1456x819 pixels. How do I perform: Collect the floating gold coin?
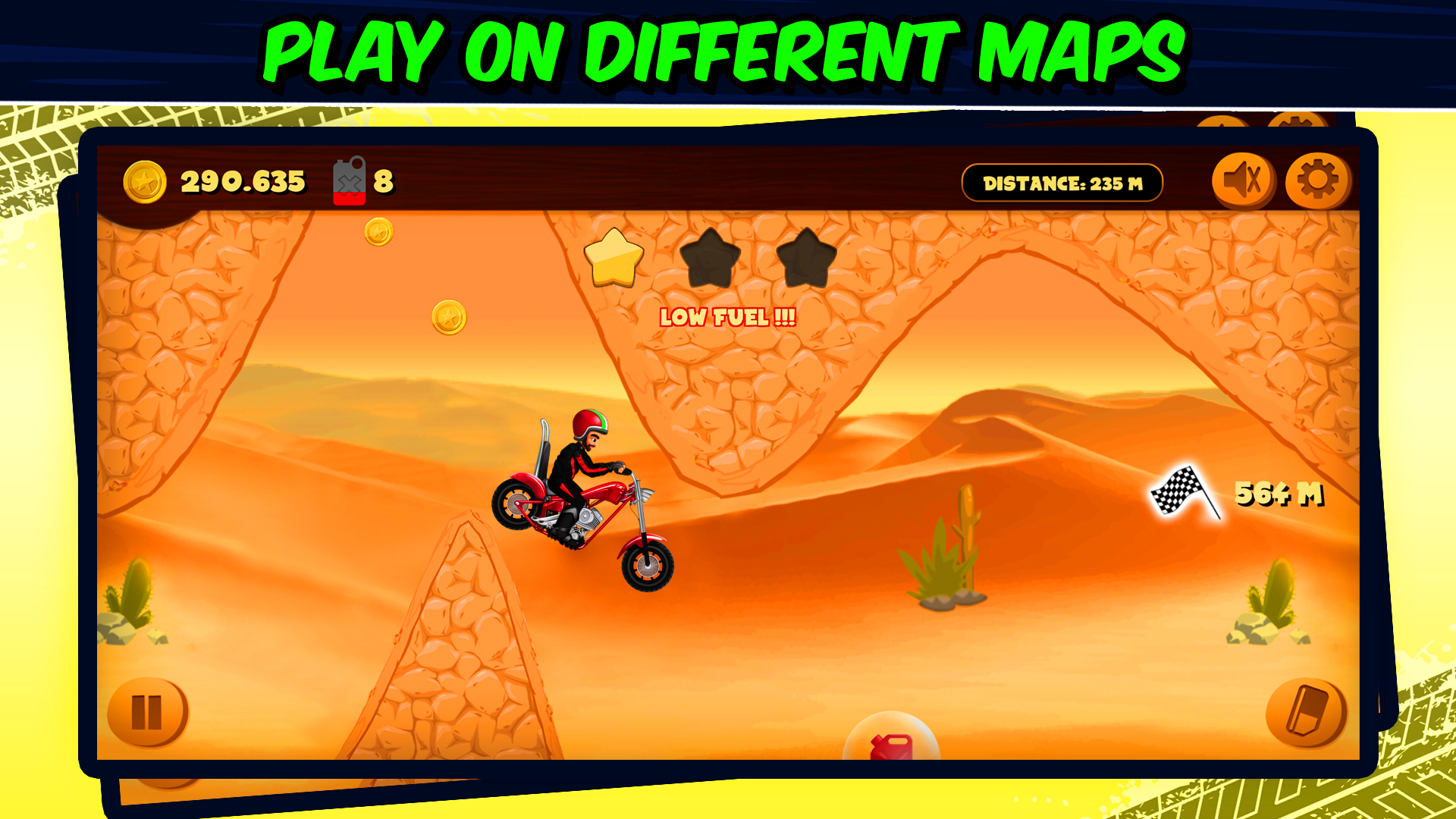pos(449,317)
